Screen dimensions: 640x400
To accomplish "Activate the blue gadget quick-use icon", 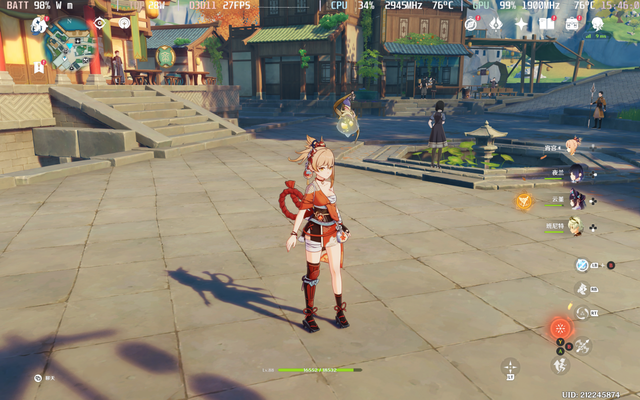I will point(582,265).
